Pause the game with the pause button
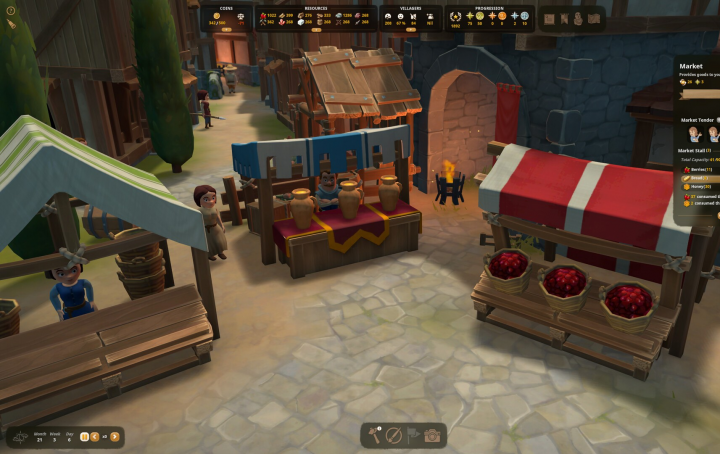The width and height of the screenshot is (720, 454). pos(84,436)
